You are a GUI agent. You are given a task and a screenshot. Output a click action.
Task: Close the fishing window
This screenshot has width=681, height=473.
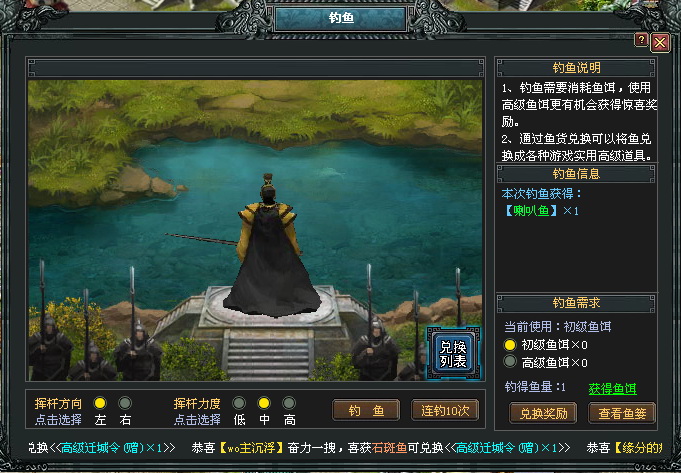(659, 42)
